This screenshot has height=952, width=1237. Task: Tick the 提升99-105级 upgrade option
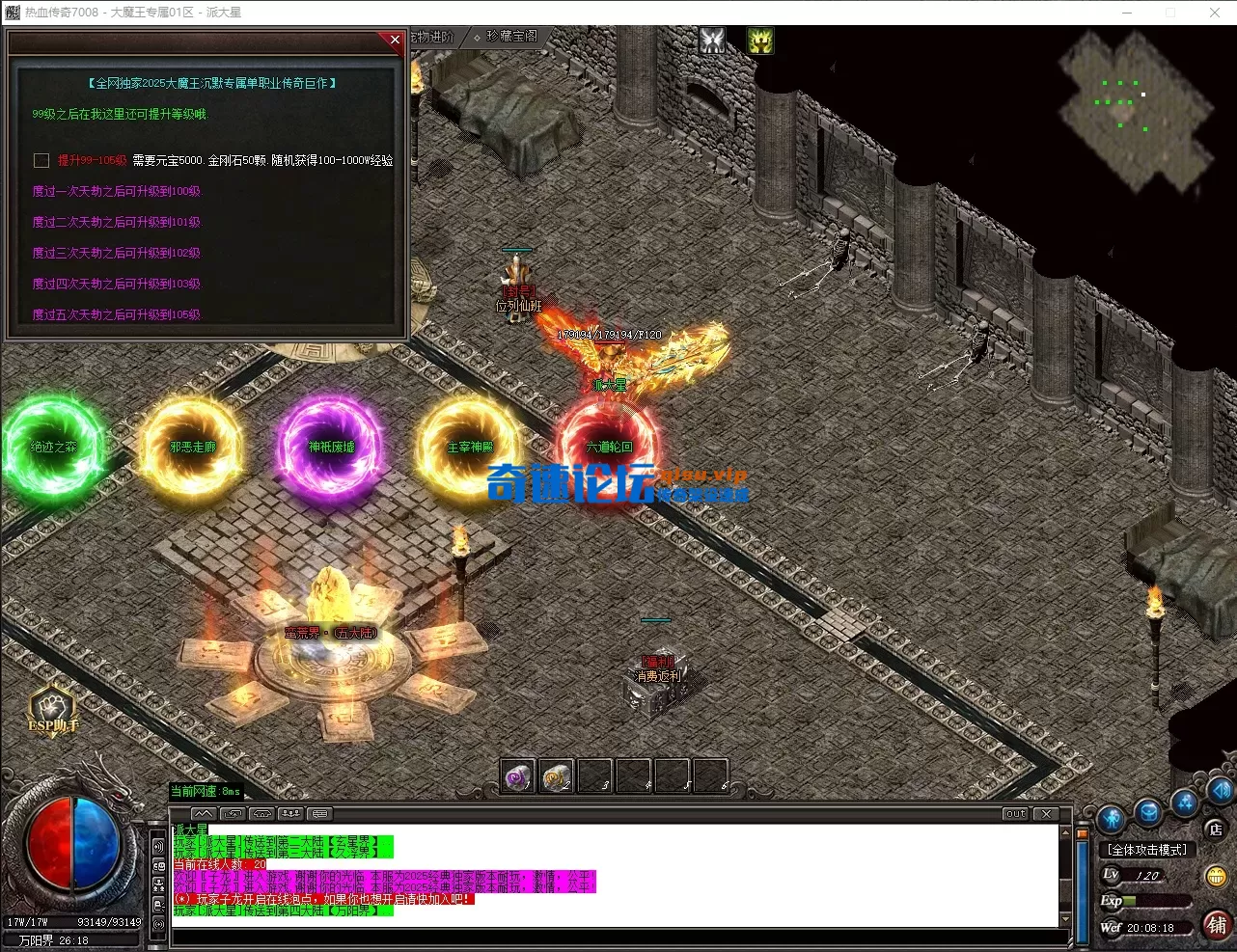(41, 160)
